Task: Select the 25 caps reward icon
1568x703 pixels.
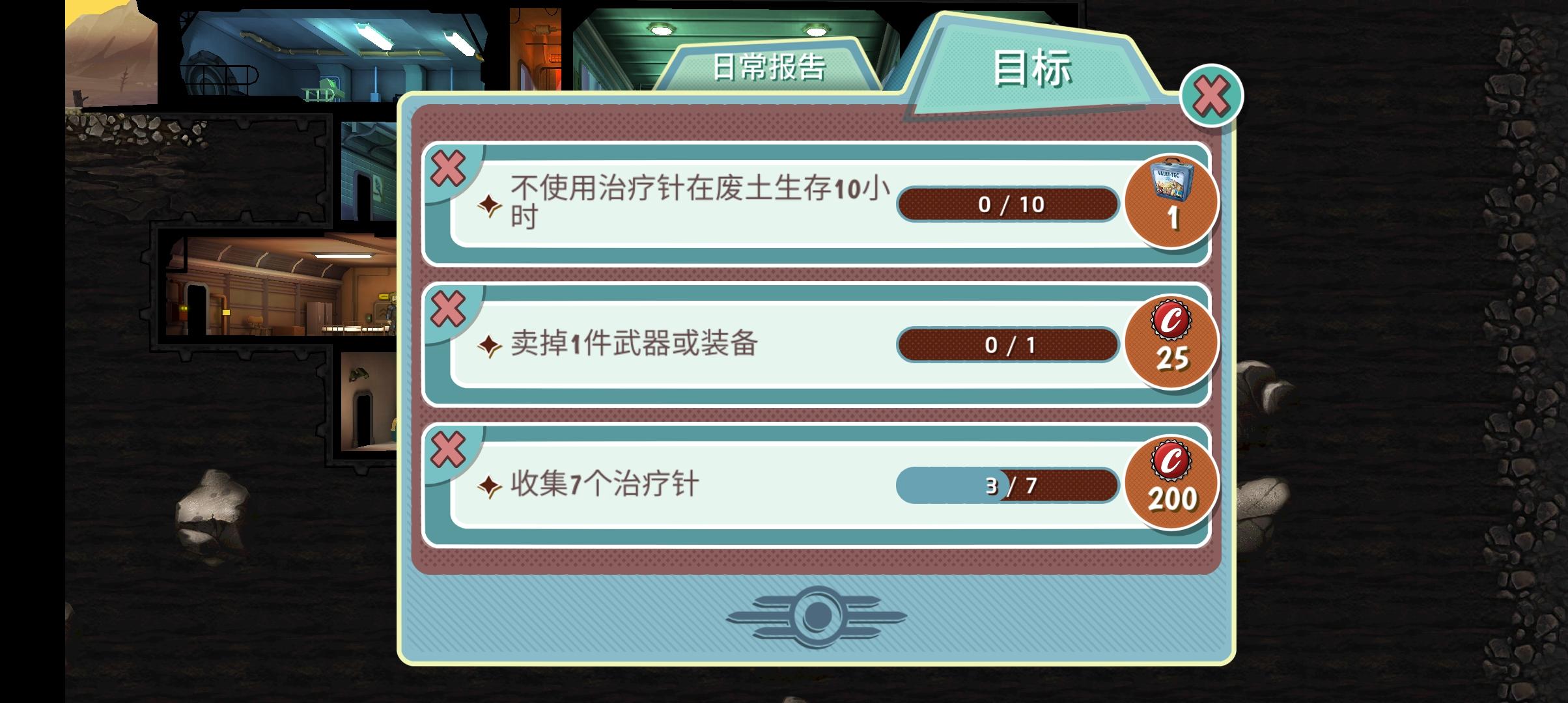Action: tap(1172, 343)
